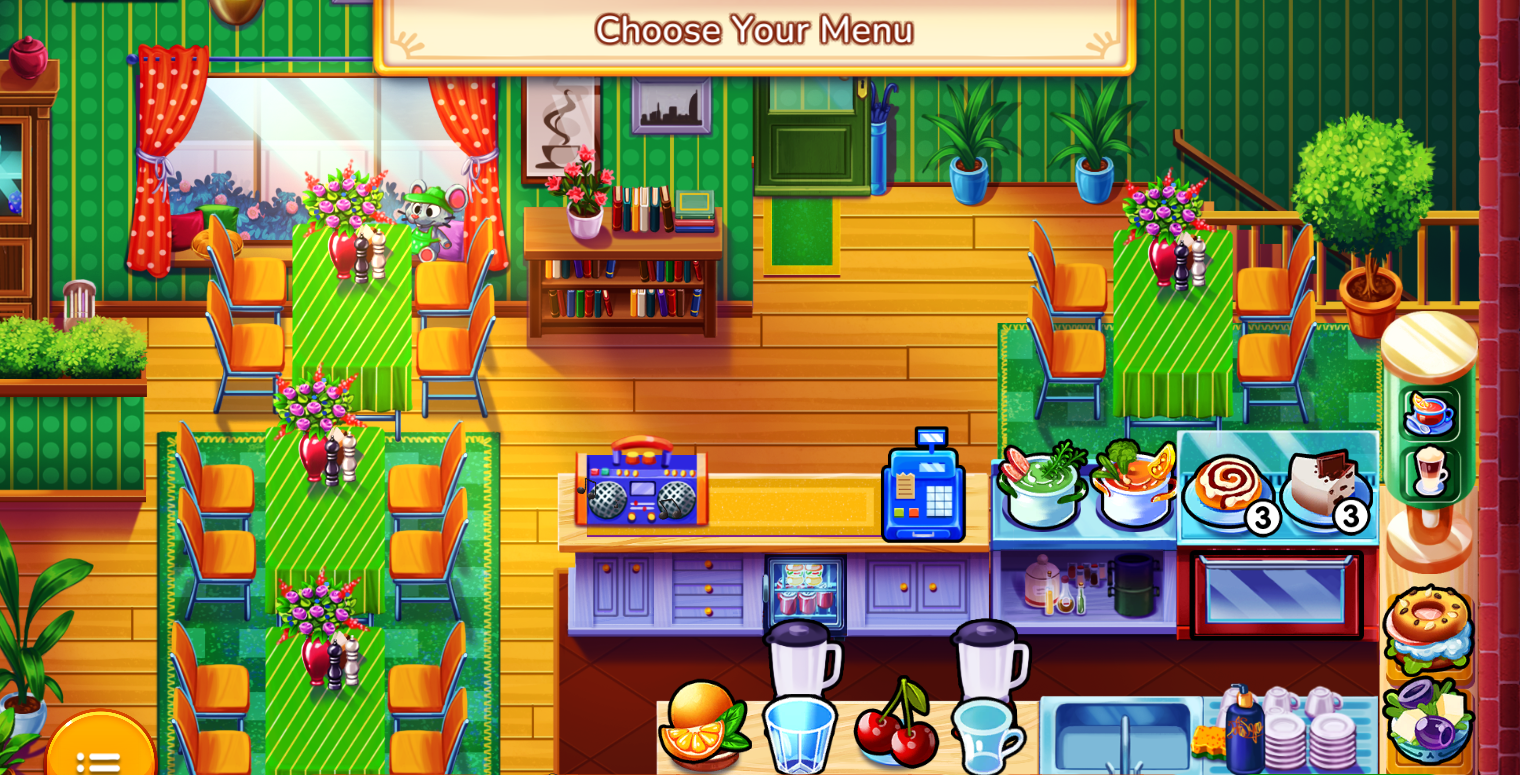Select the green spinach soup pot
This screenshot has height=775, width=1520.
tap(1040, 490)
